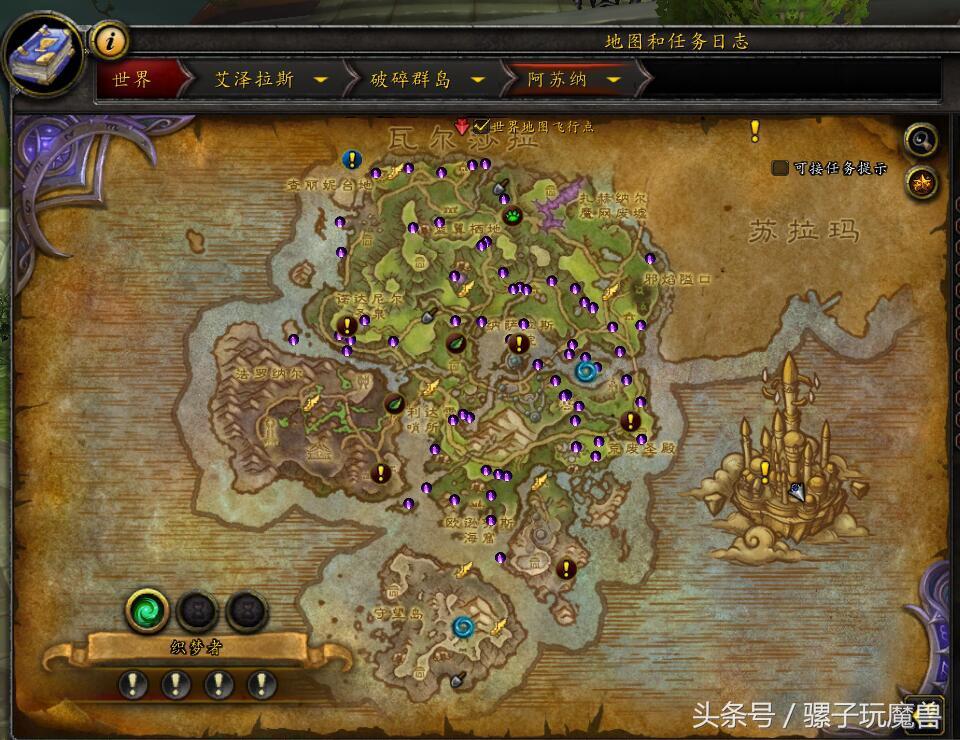Select the green swirl 织梦者 emissary icon
This screenshot has width=960, height=740.
pos(147,609)
